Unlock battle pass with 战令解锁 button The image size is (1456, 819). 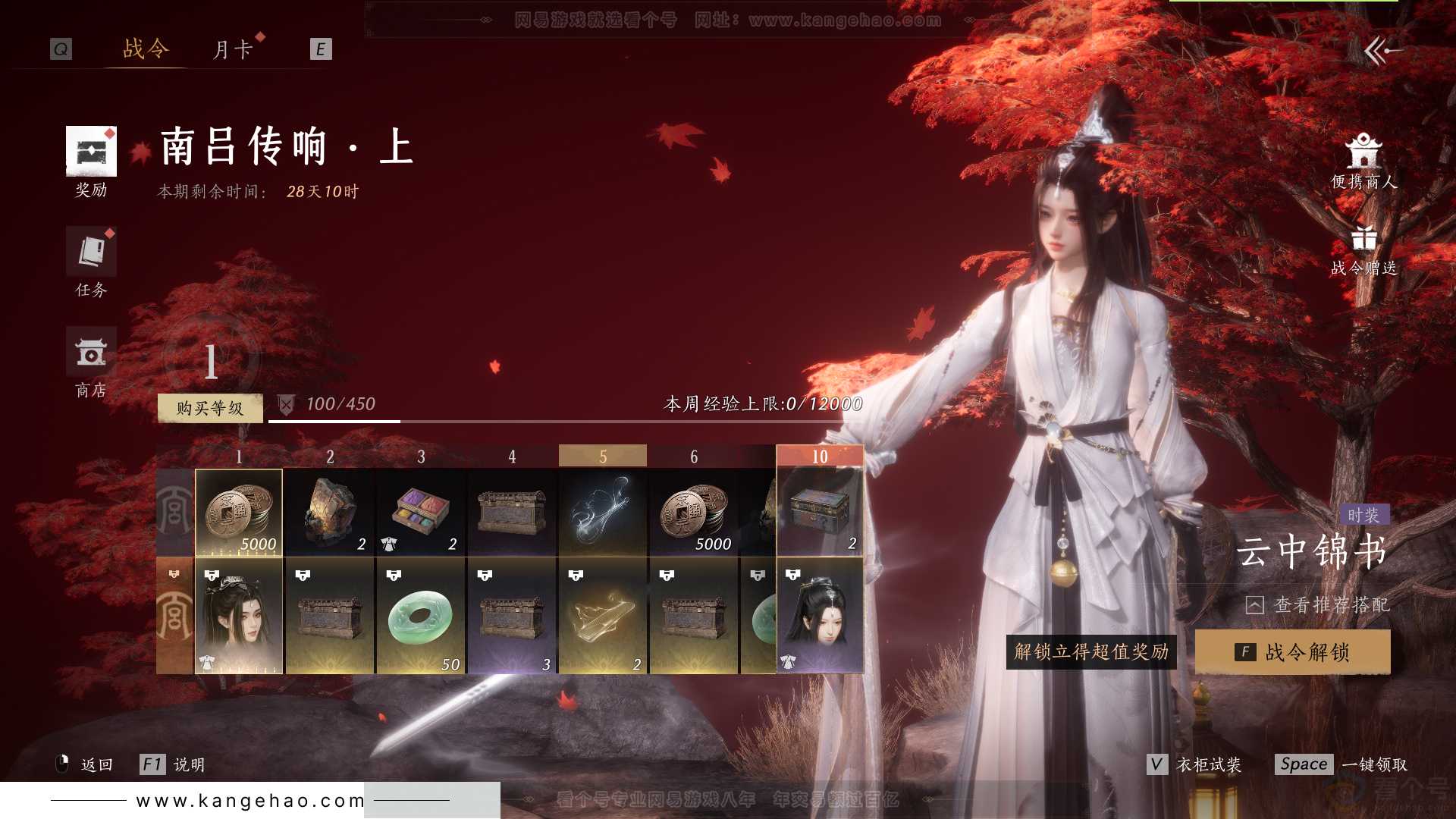[1292, 652]
